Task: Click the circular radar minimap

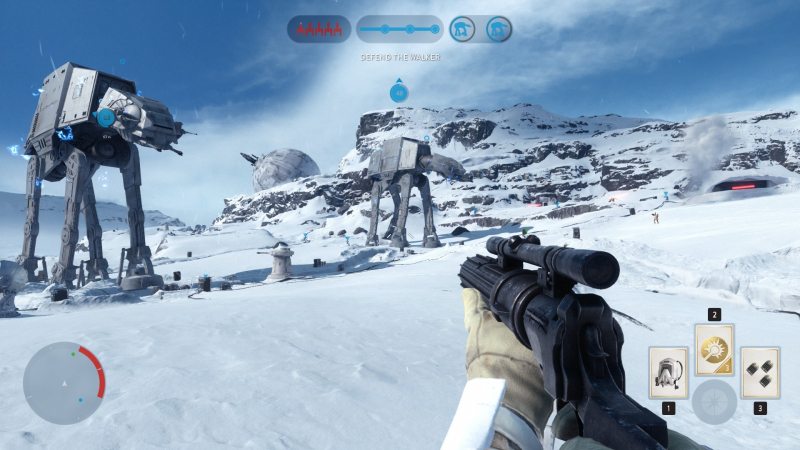Action: pyautogui.click(x=63, y=382)
